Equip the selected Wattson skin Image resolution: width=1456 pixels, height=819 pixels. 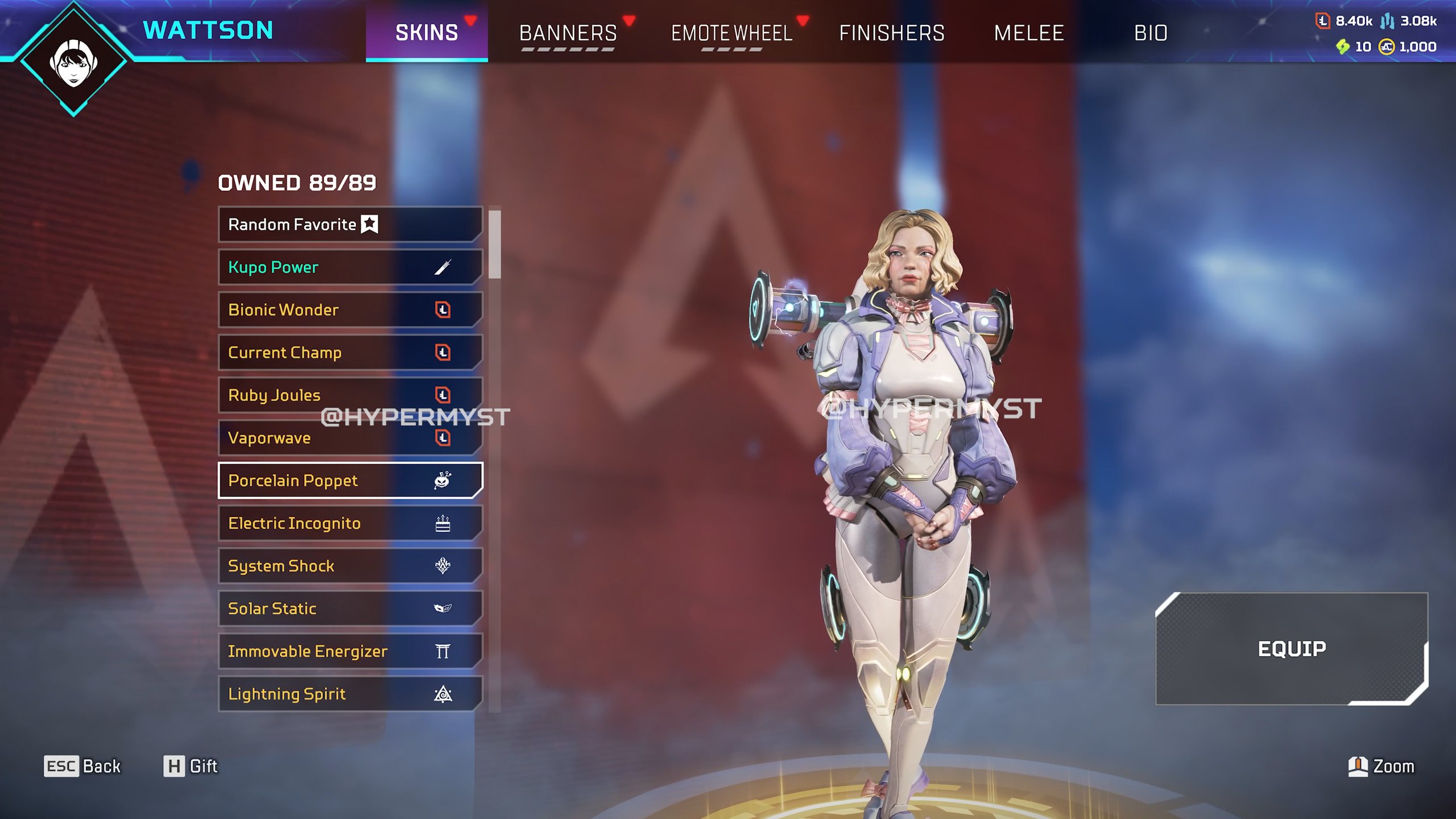click(x=1291, y=648)
